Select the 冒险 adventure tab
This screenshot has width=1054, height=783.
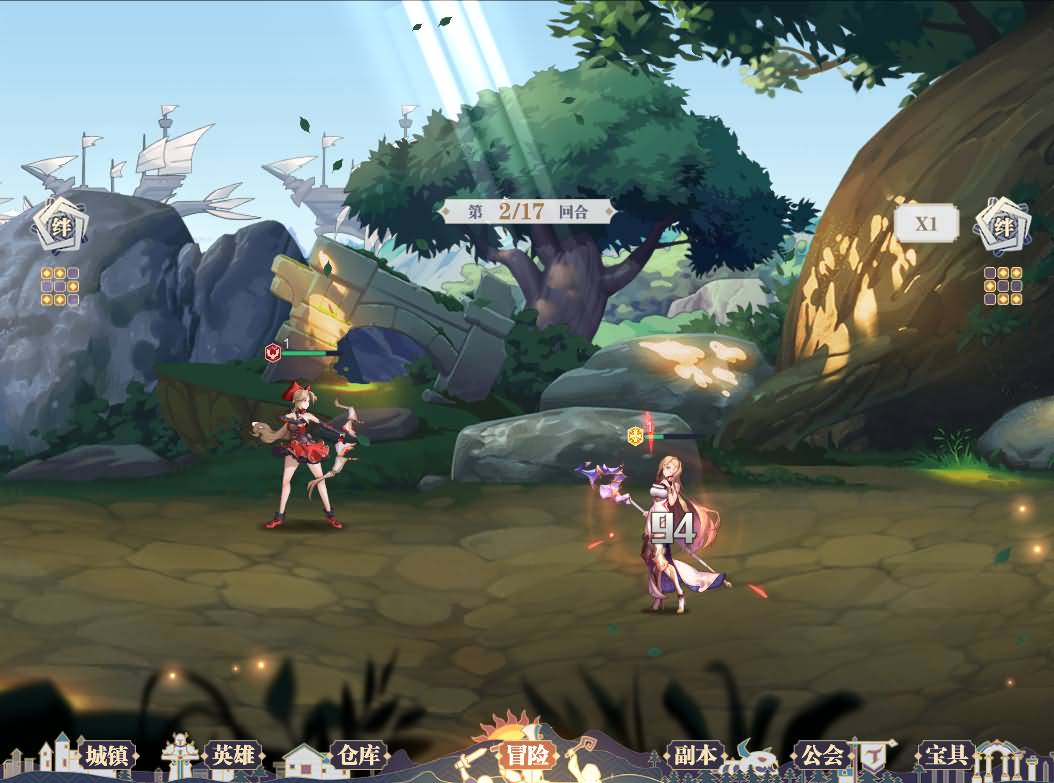[527, 755]
